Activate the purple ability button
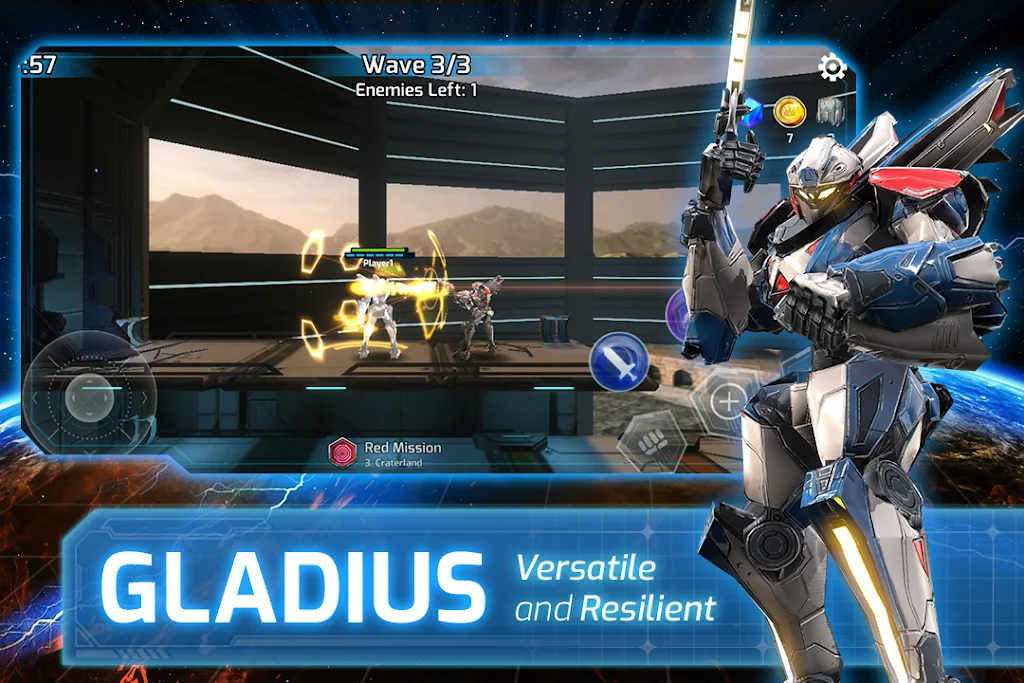 coord(675,315)
